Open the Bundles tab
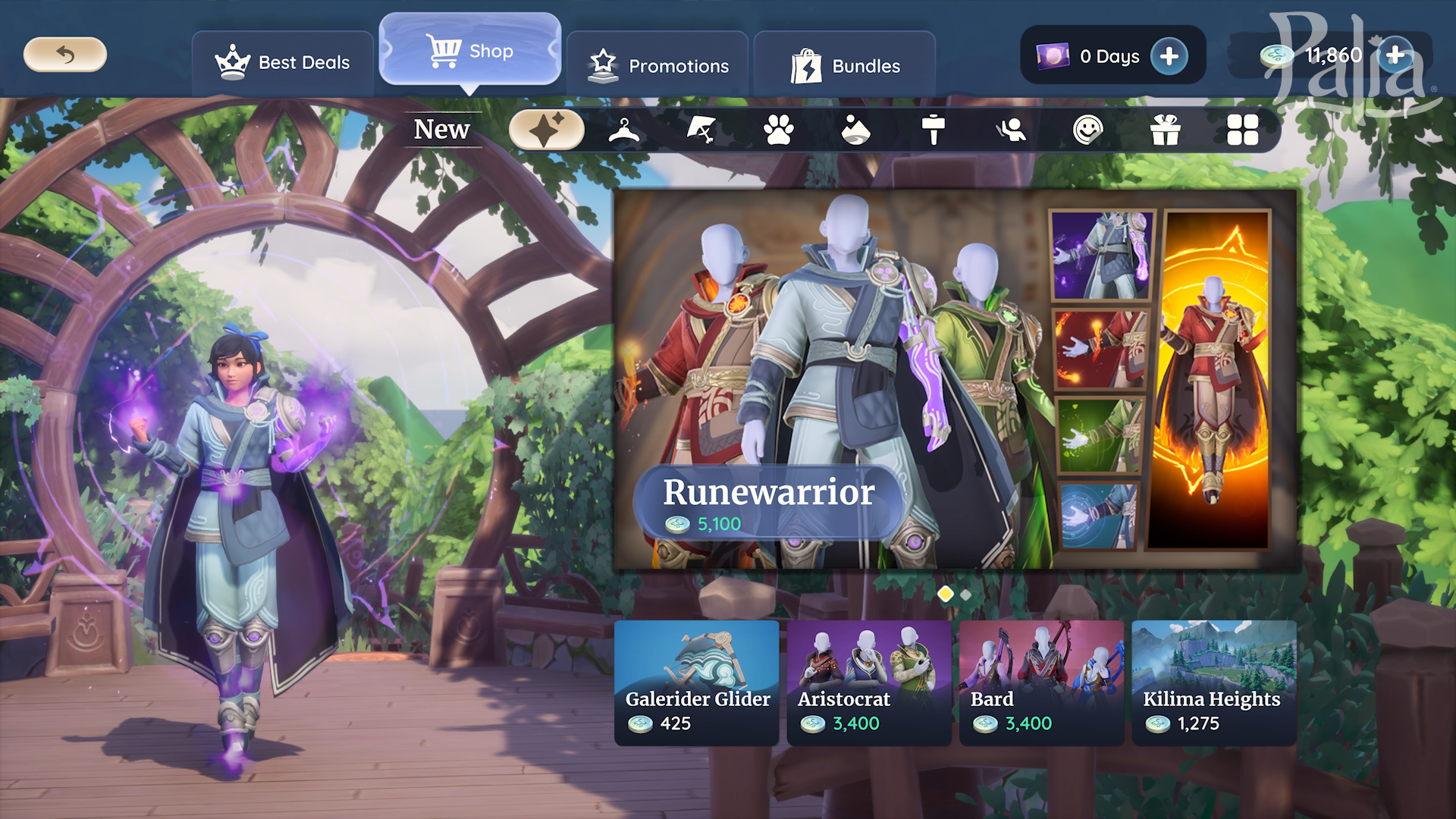The height and width of the screenshot is (819, 1456). pyautogui.click(x=845, y=66)
